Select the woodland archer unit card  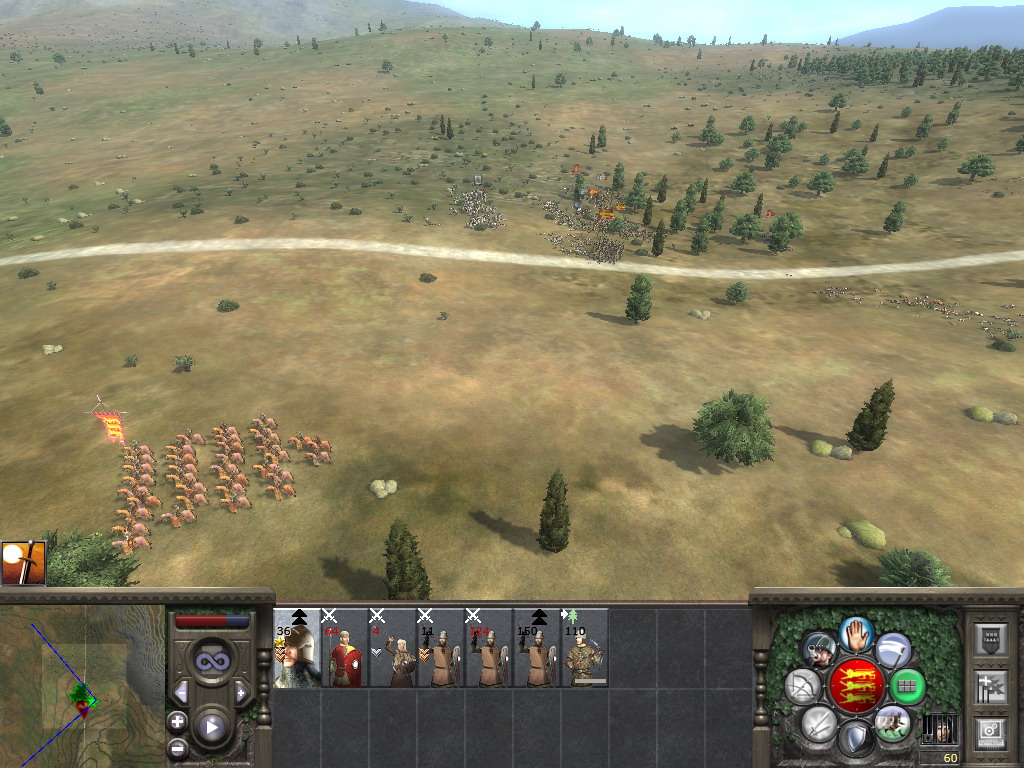tap(585, 648)
